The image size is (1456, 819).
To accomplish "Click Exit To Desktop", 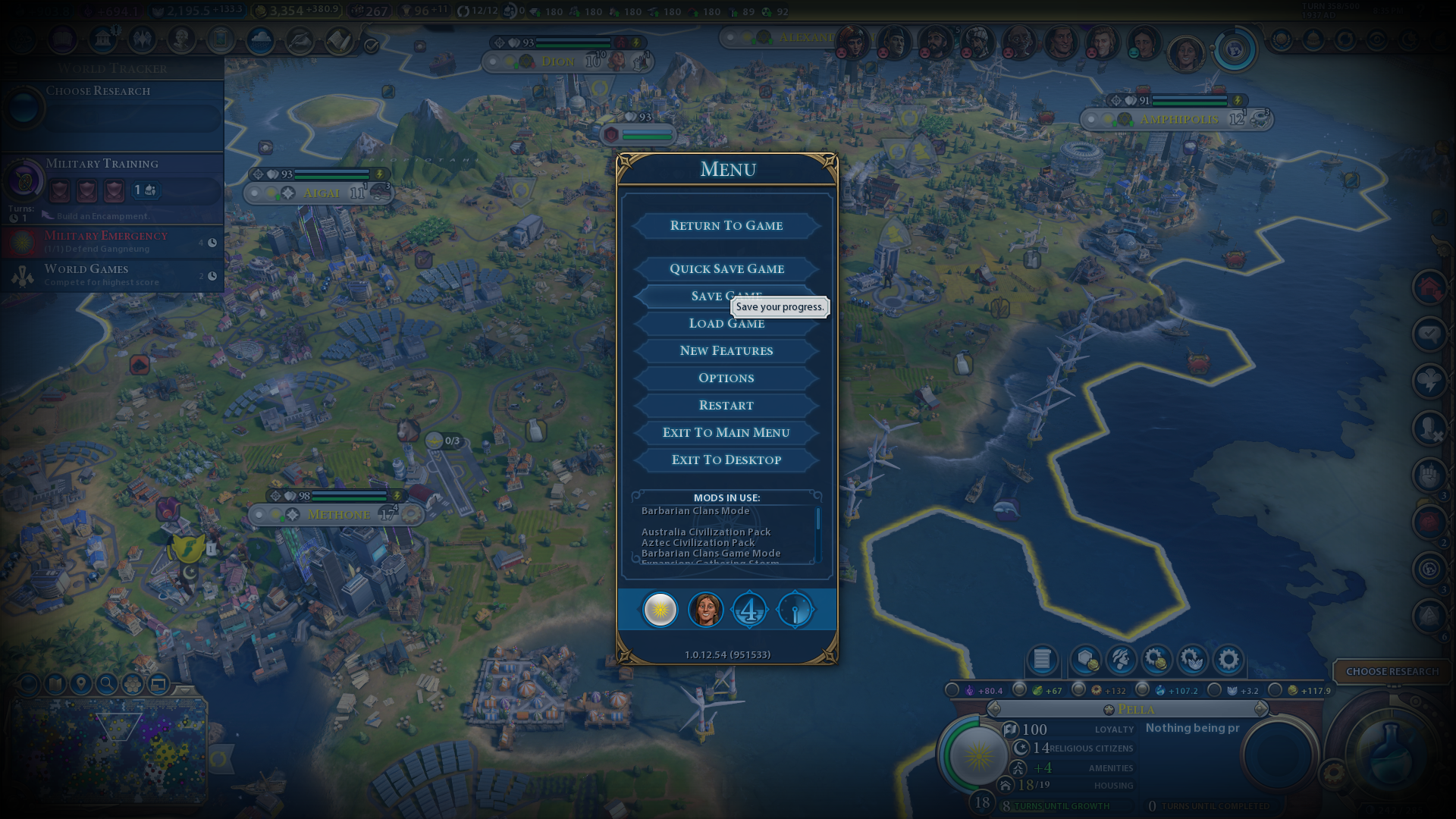I will coord(726,460).
